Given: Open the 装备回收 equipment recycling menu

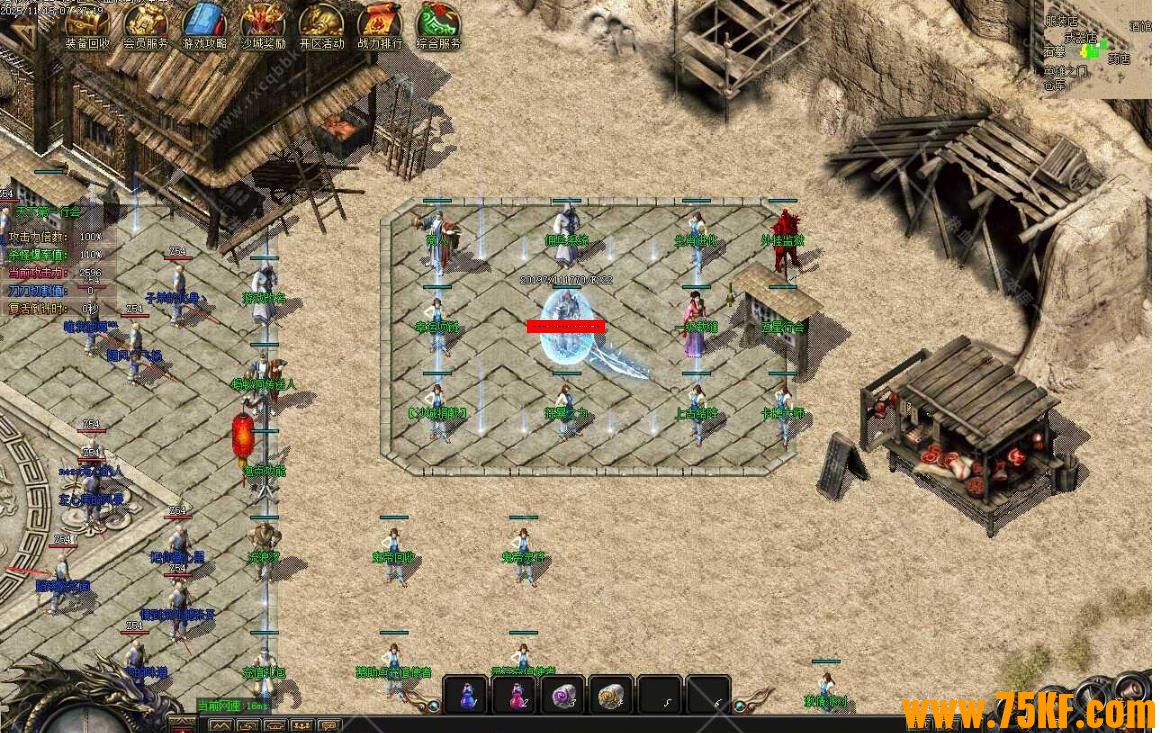Looking at the screenshot, I should [88, 24].
